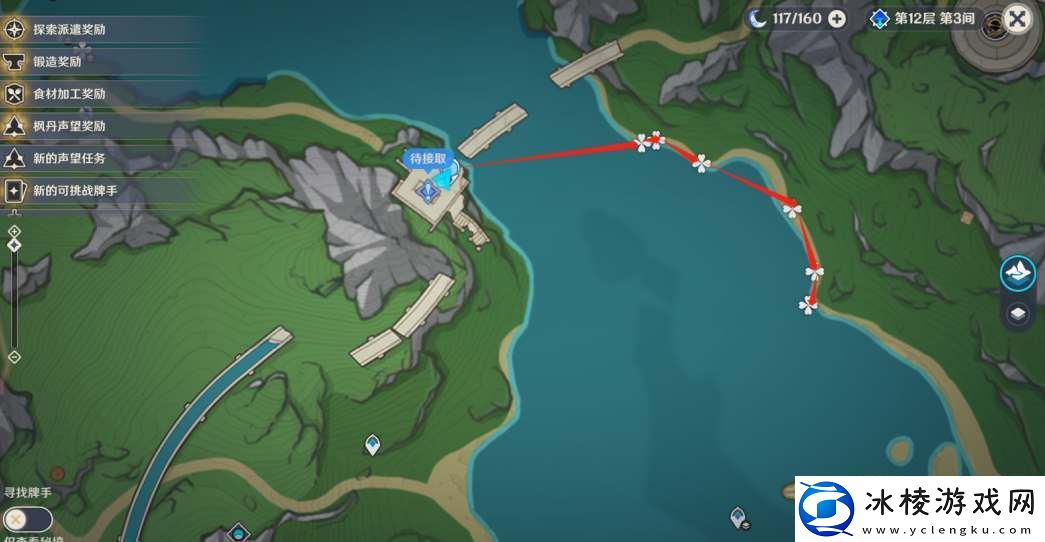The width and height of the screenshot is (1045, 542).
Task: Select the 锻造奖励 forging reward entry
Action: tap(57, 61)
